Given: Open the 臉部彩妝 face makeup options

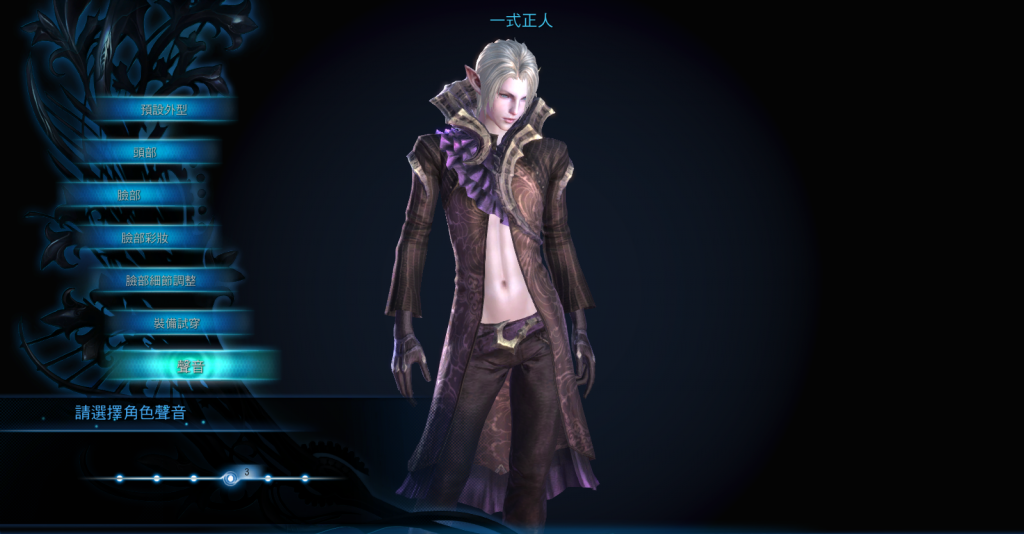Looking at the screenshot, I should (145, 238).
